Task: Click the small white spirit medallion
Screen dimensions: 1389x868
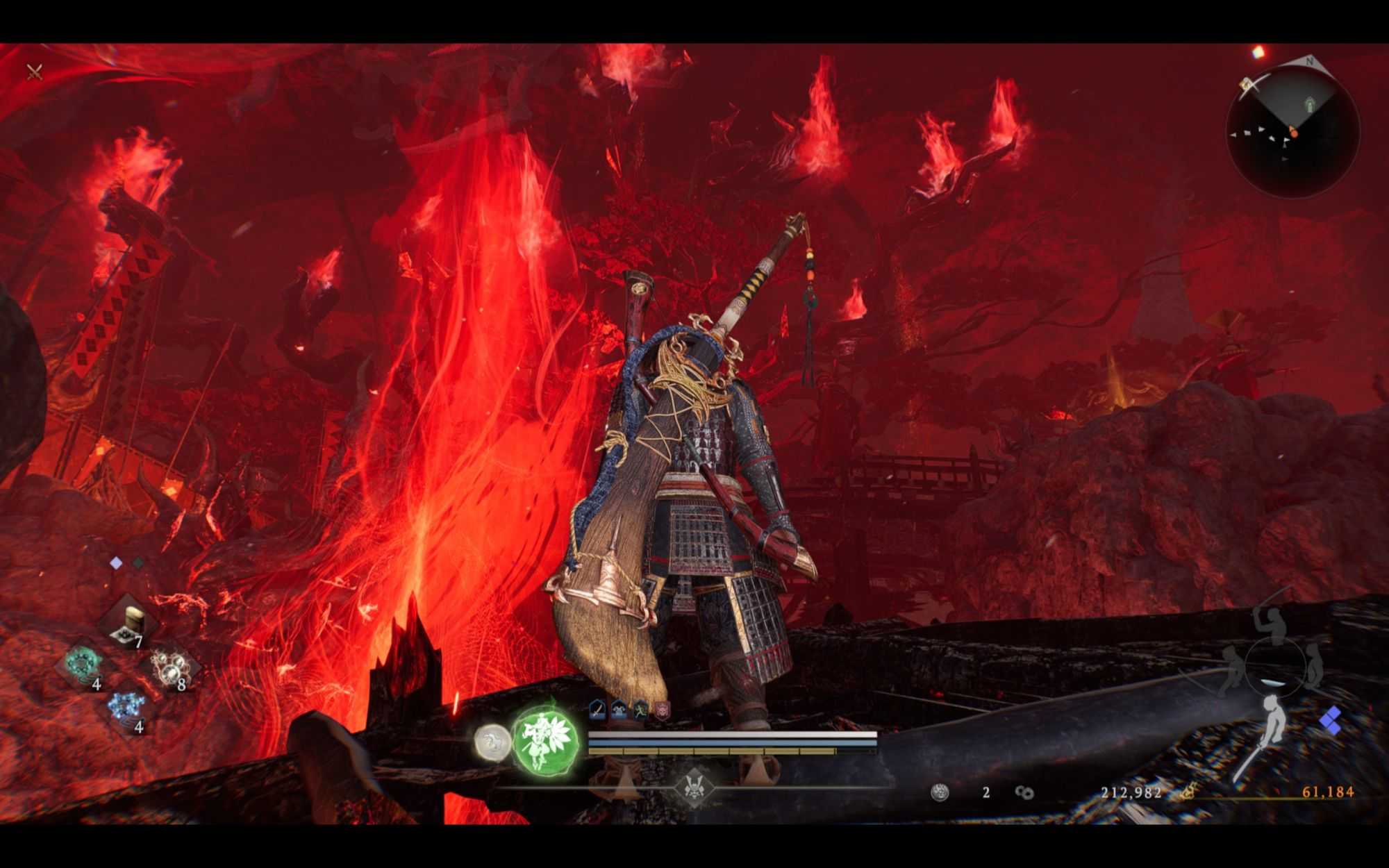Action: [x=492, y=740]
